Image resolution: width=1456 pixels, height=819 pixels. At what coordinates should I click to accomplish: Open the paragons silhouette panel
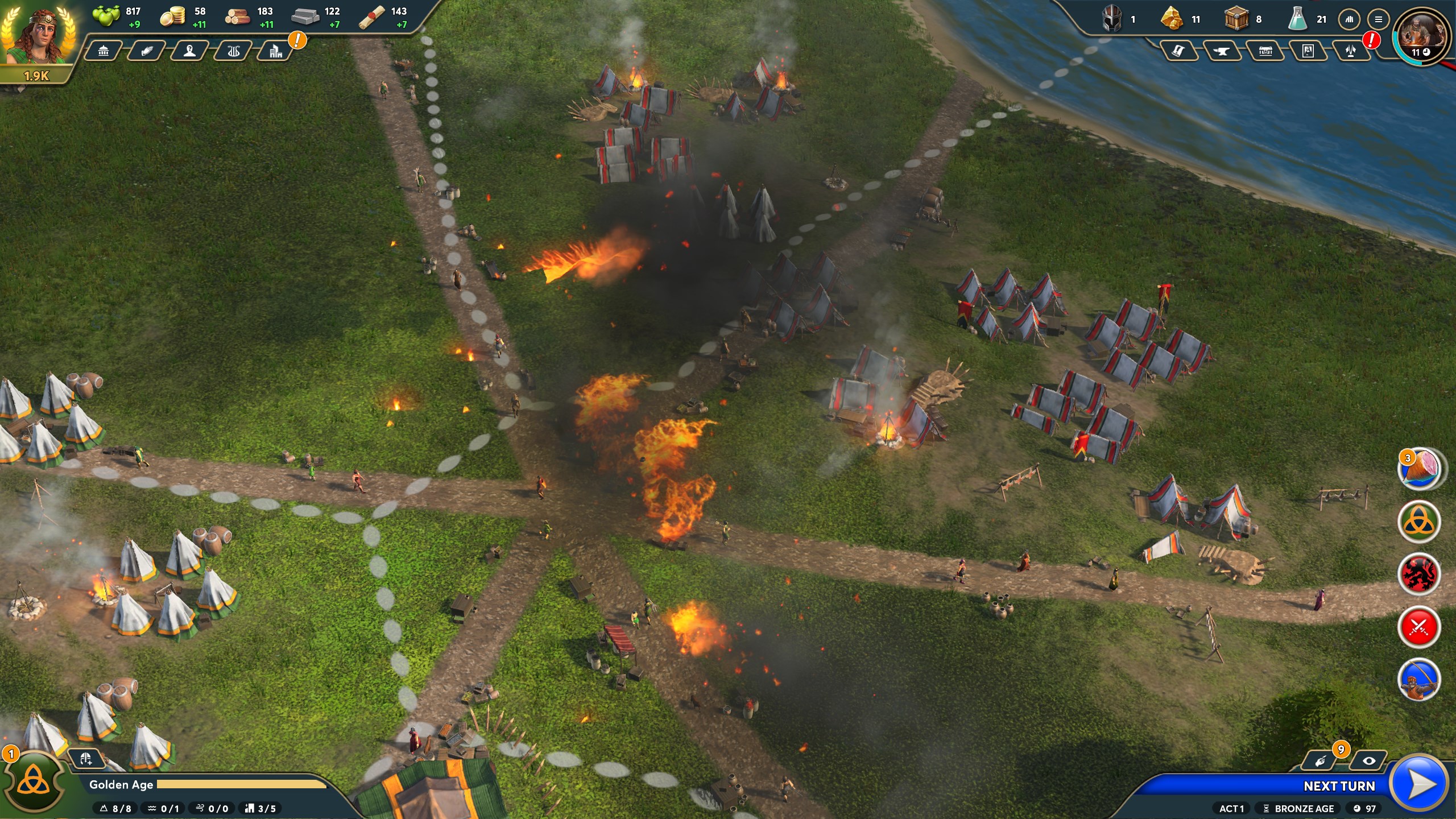(x=190, y=52)
